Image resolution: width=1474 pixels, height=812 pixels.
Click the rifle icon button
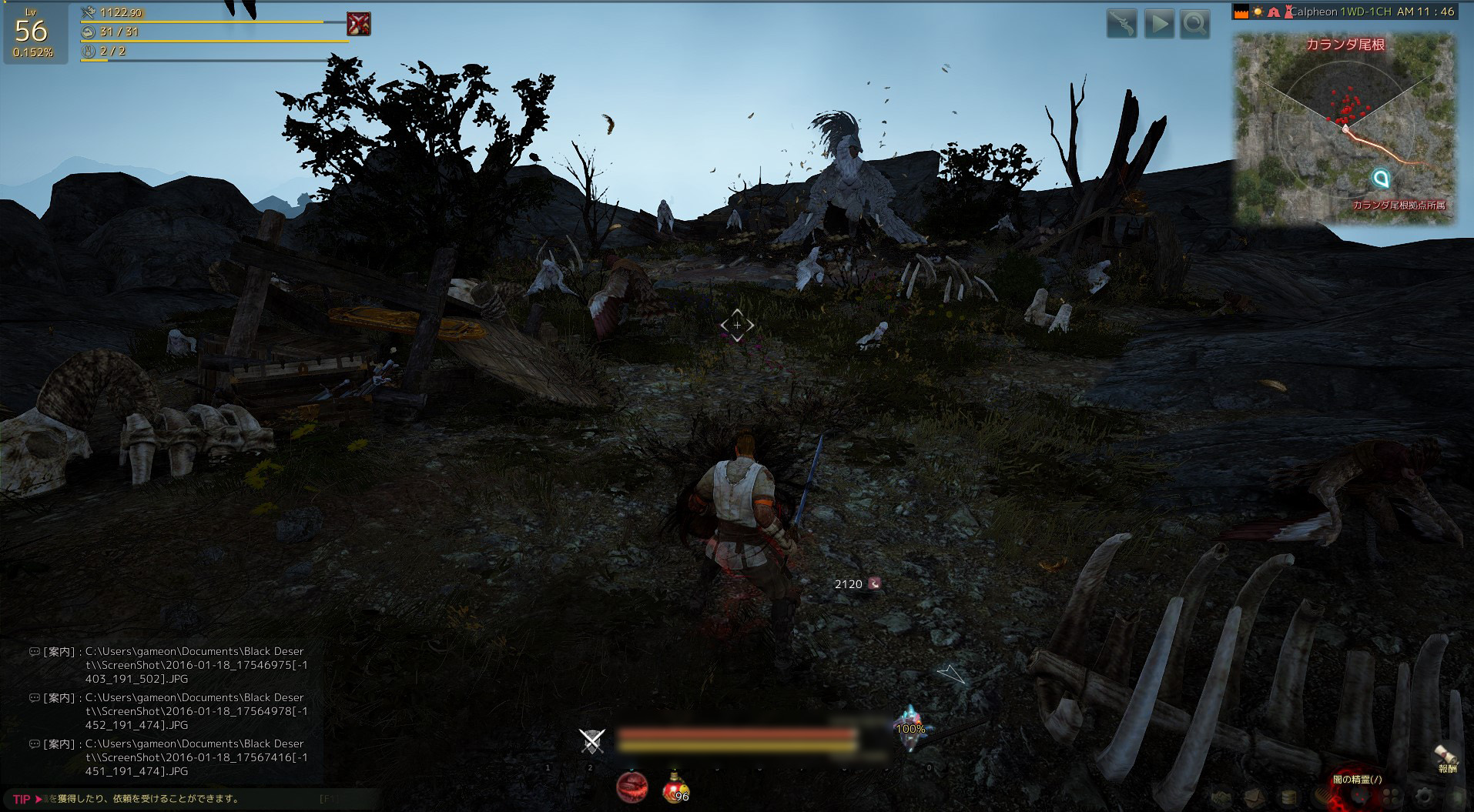tap(1121, 25)
